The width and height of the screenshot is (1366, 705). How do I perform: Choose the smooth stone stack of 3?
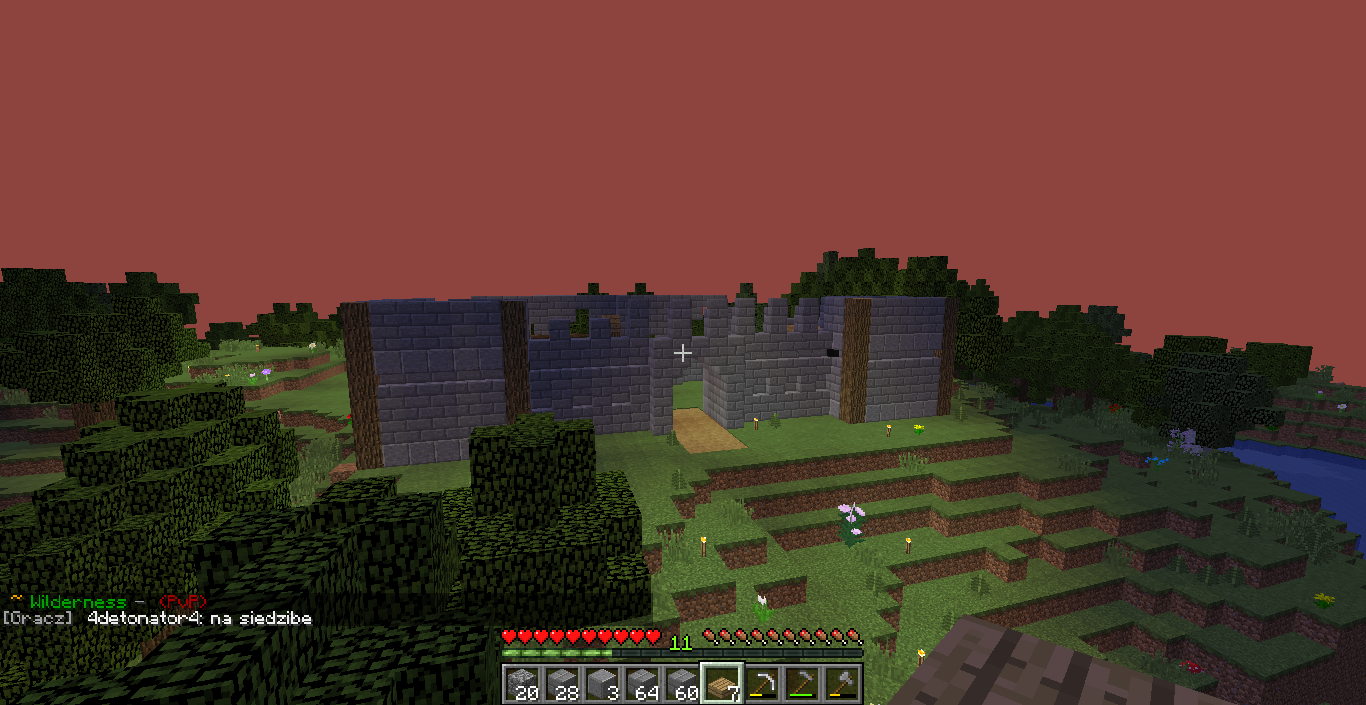click(602, 684)
